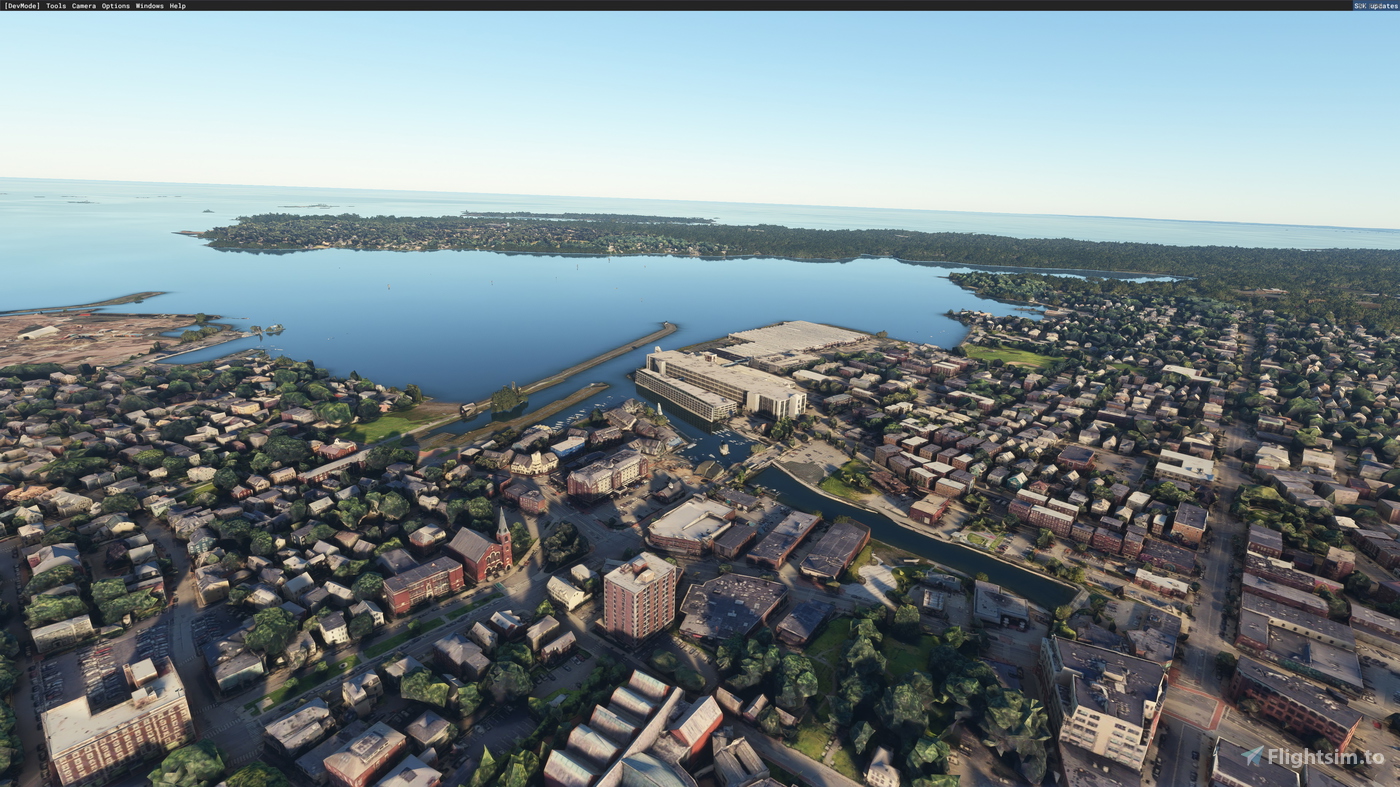Select Help in the menu bar

pyautogui.click(x=176, y=5)
